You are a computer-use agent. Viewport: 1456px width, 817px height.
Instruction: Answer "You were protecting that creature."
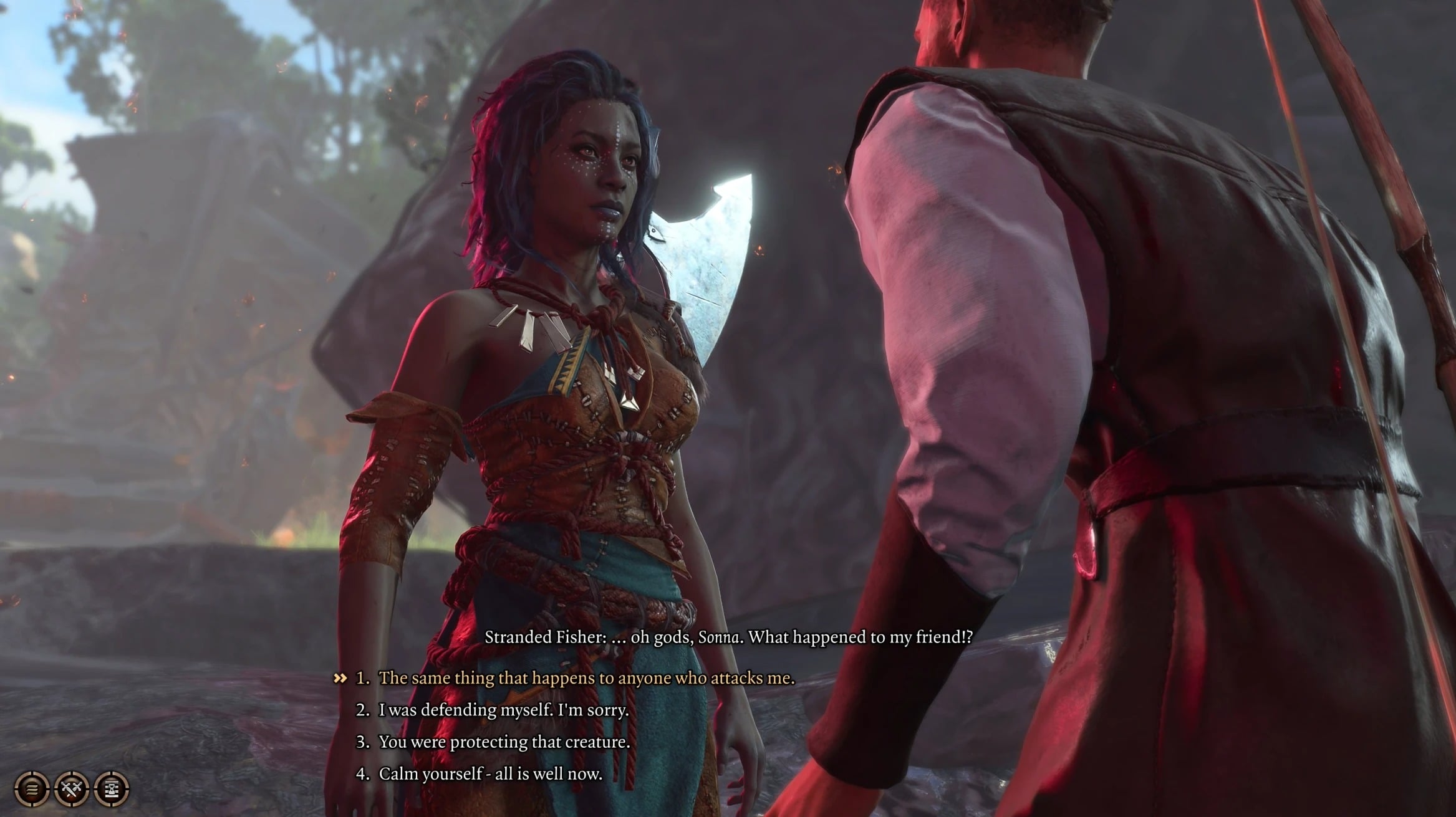[504, 742]
